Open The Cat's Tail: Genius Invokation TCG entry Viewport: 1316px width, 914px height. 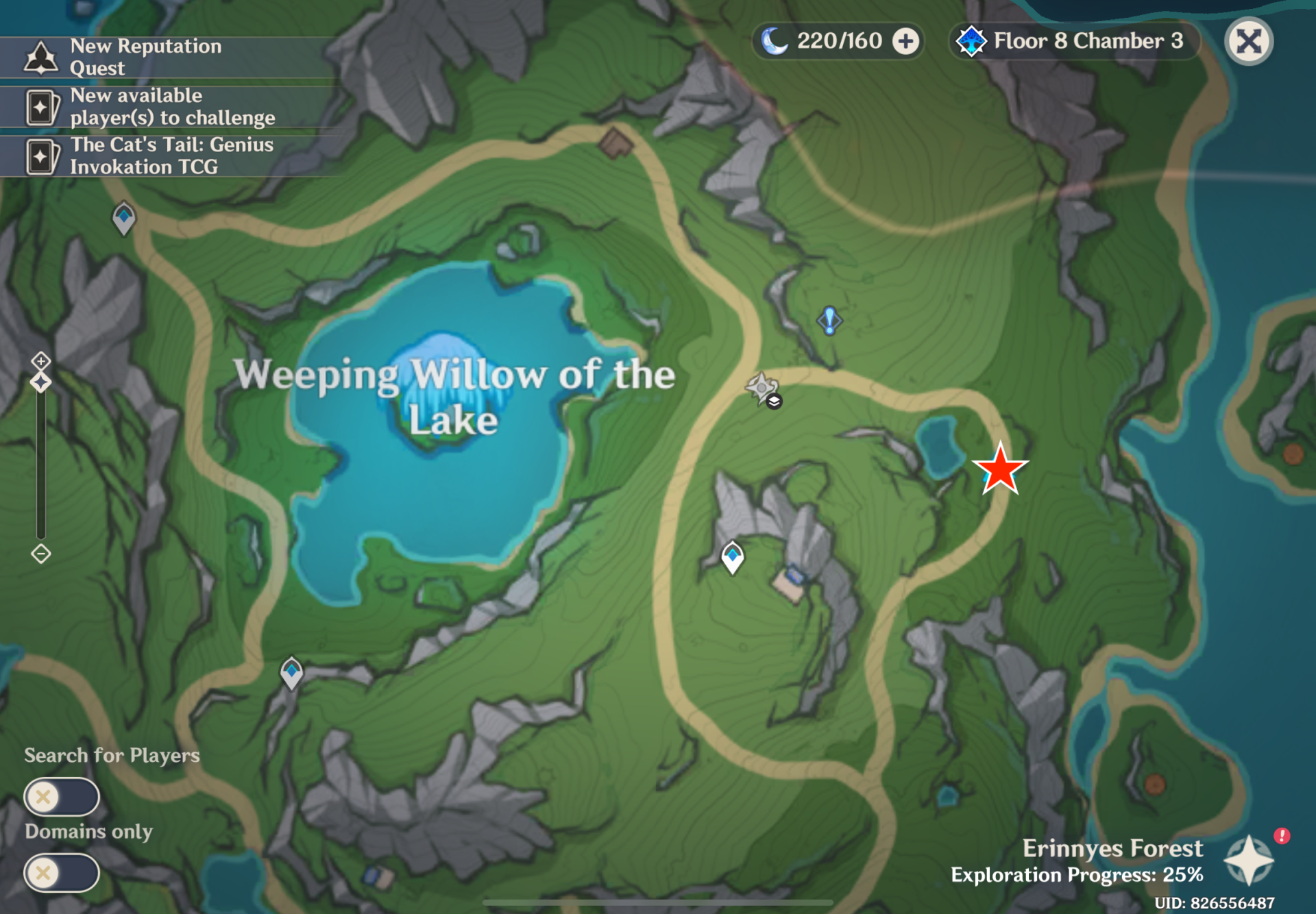point(171,156)
